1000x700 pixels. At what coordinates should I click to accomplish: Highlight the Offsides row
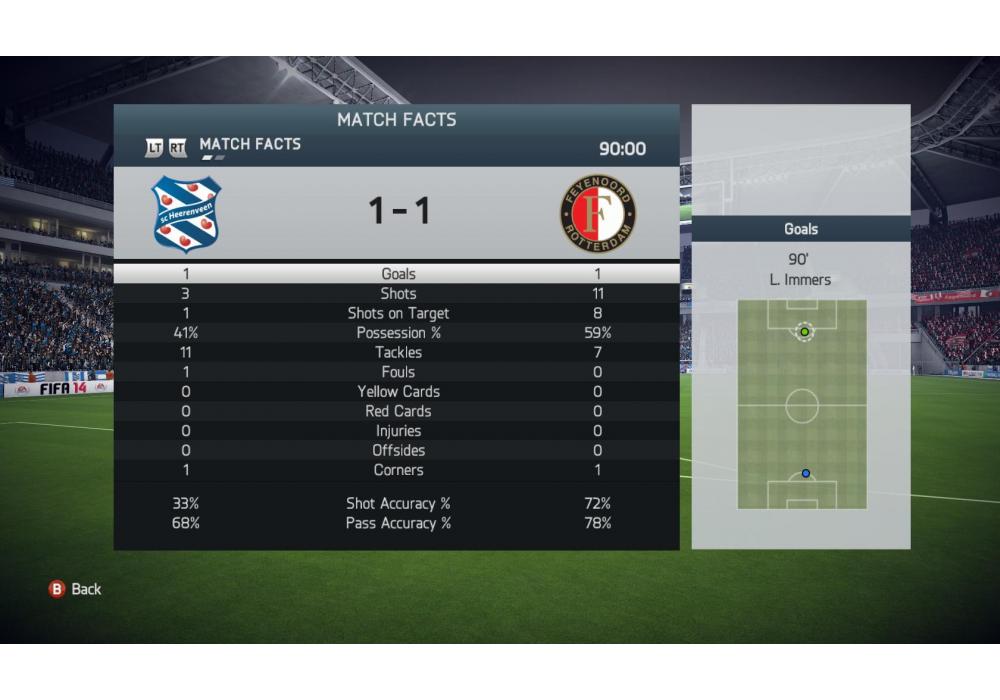397,450
